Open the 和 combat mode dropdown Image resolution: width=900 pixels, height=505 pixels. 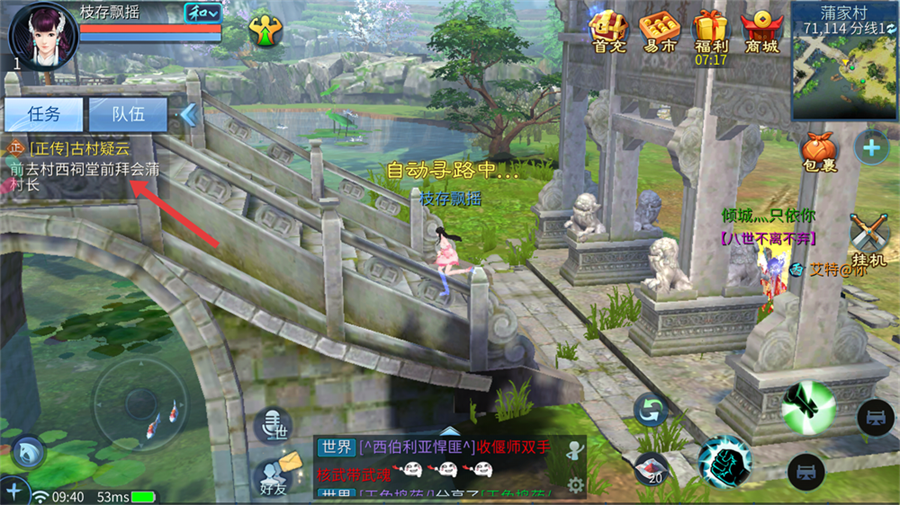(x=204, y=12)
